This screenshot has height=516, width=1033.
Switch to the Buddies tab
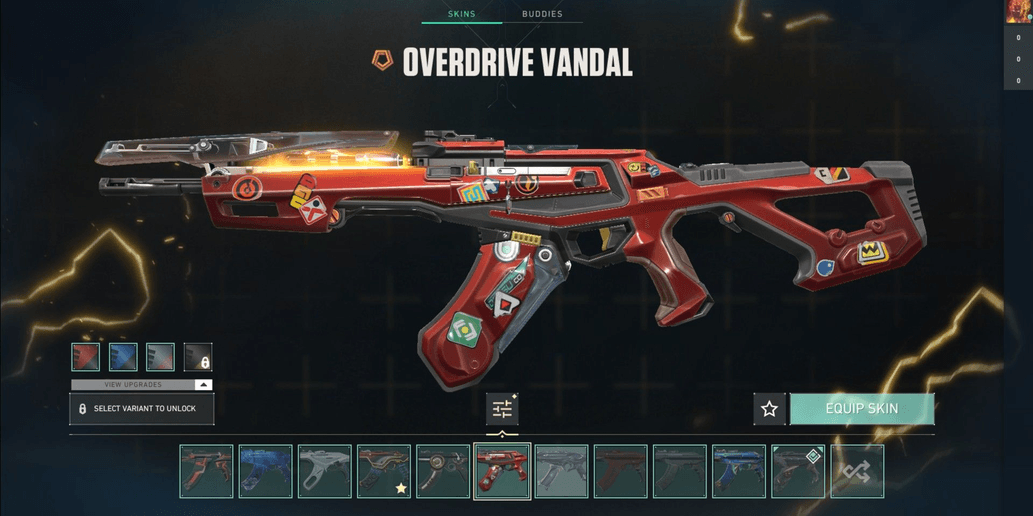pos(542,15)
